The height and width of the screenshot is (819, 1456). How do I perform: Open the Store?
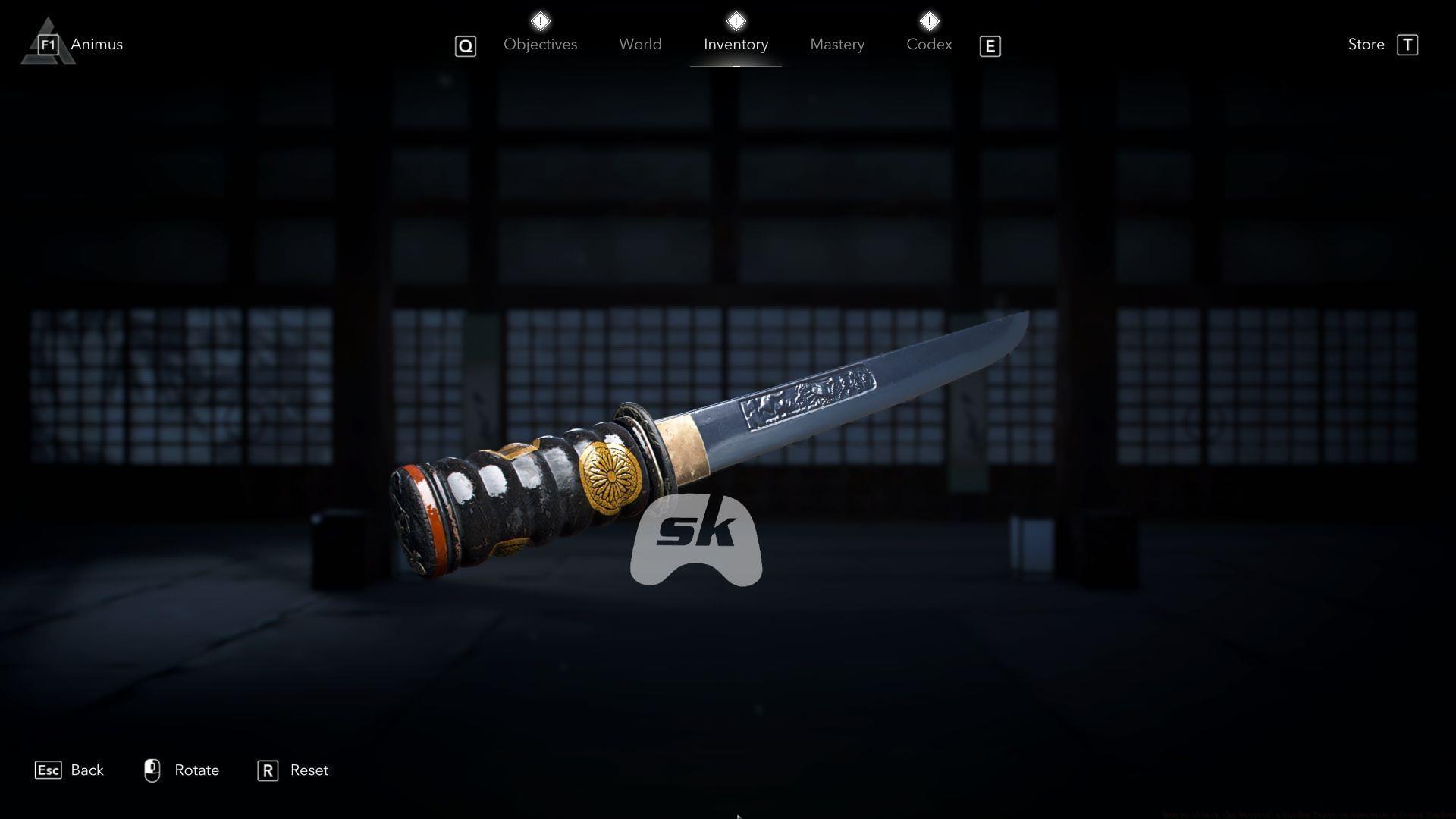1367,44
